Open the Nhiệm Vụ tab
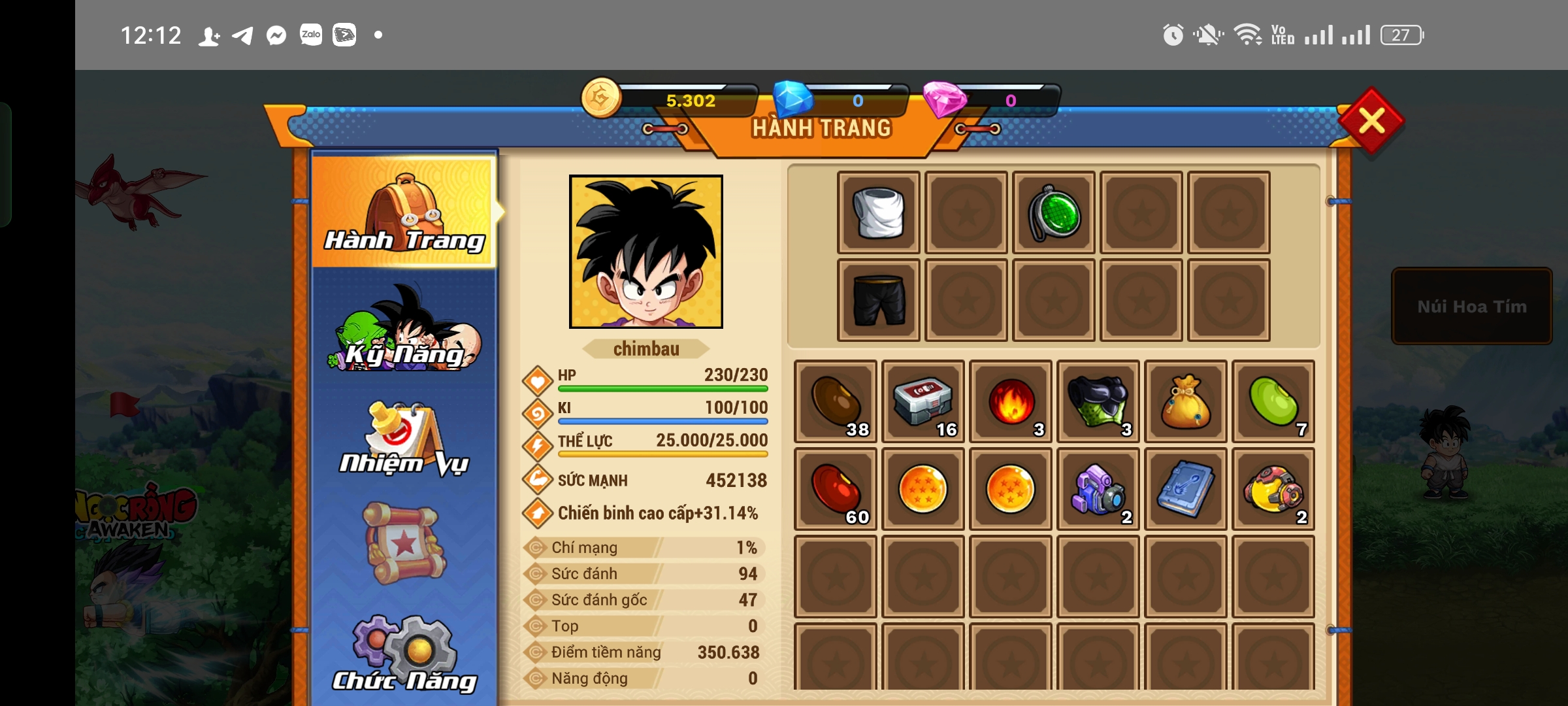 pyautogui.click(x=405, y=438)
